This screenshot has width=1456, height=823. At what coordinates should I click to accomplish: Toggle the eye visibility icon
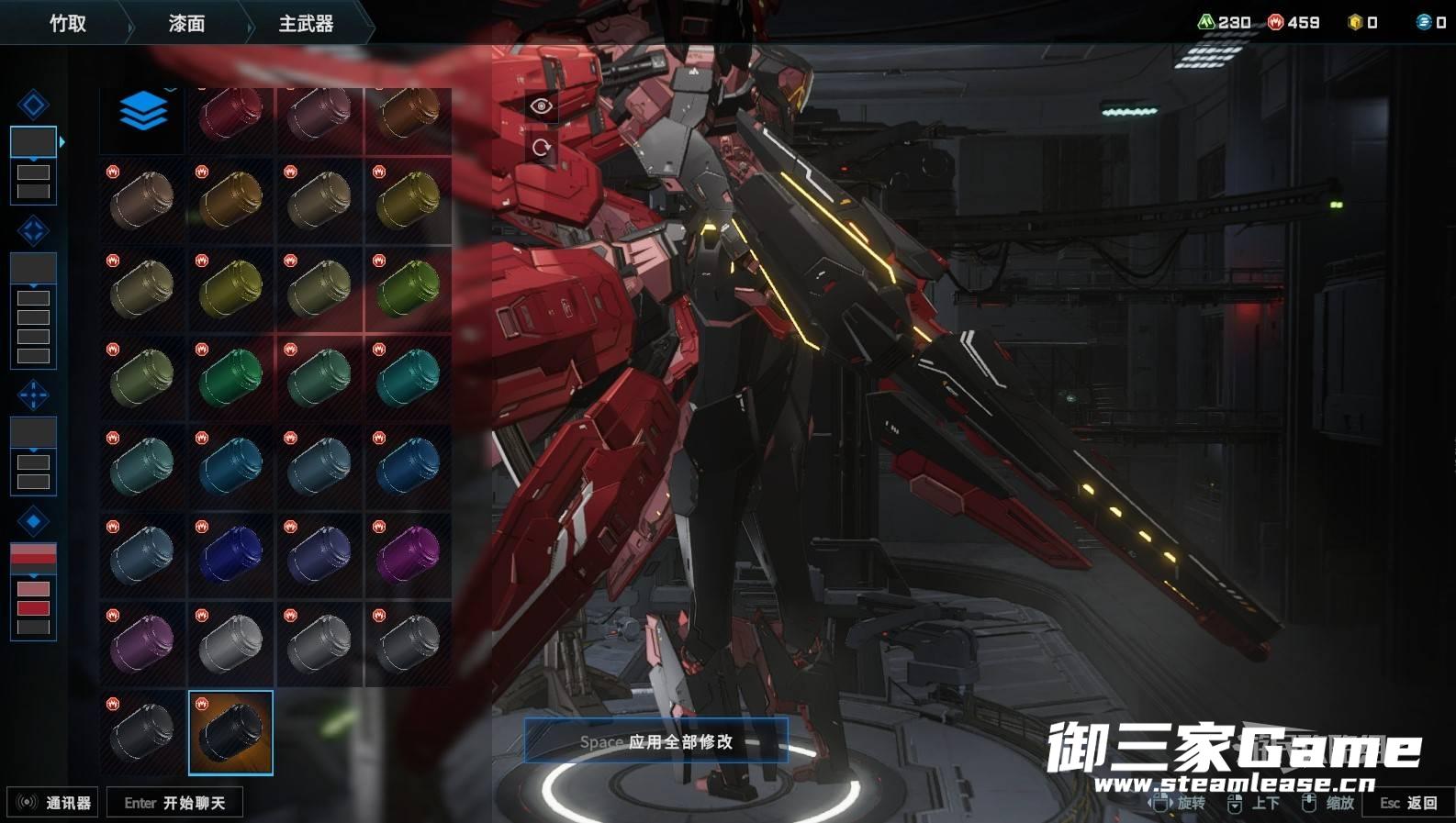click(x=542, y=106)
